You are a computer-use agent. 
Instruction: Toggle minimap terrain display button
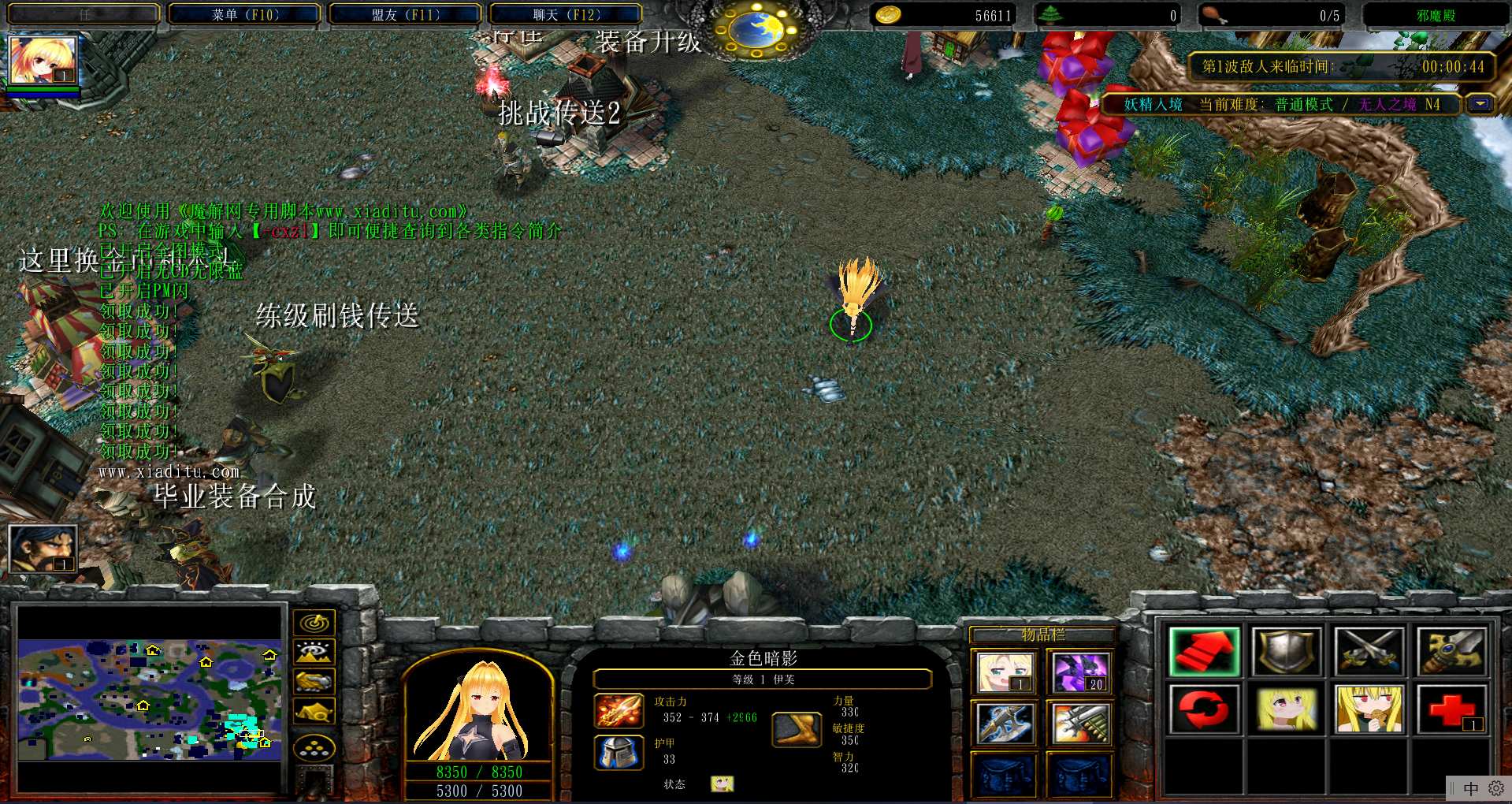coord(314,652)
